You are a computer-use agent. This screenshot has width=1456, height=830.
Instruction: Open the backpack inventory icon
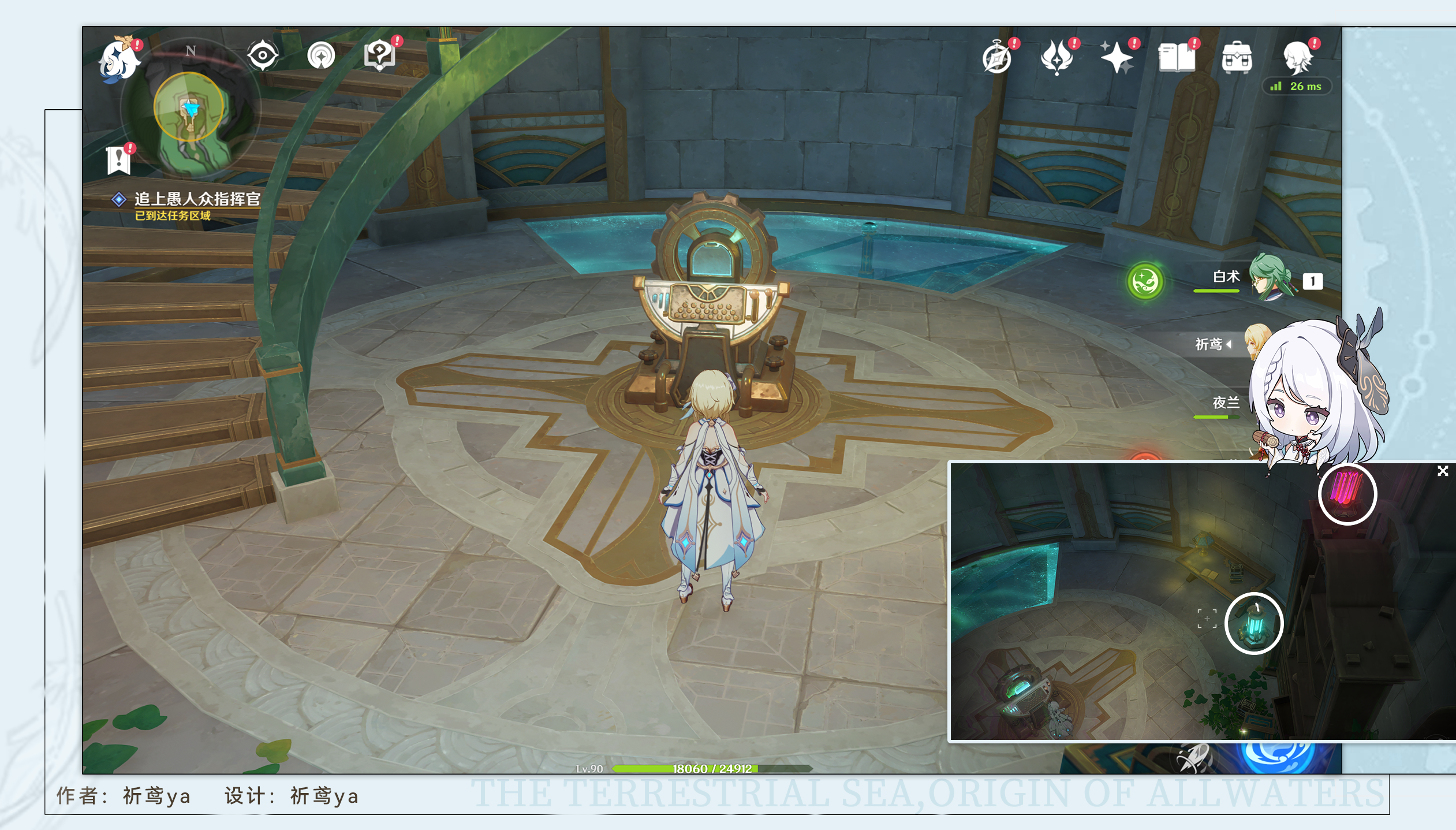1237,58
